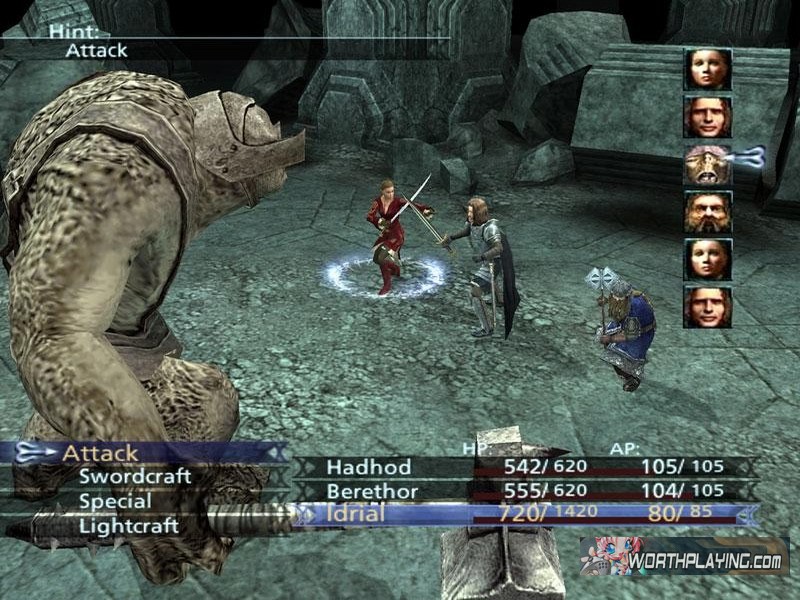The height and width of the screenshot is (600, 800).
Task: Choose the Special command
Action: tap(115, 501)
